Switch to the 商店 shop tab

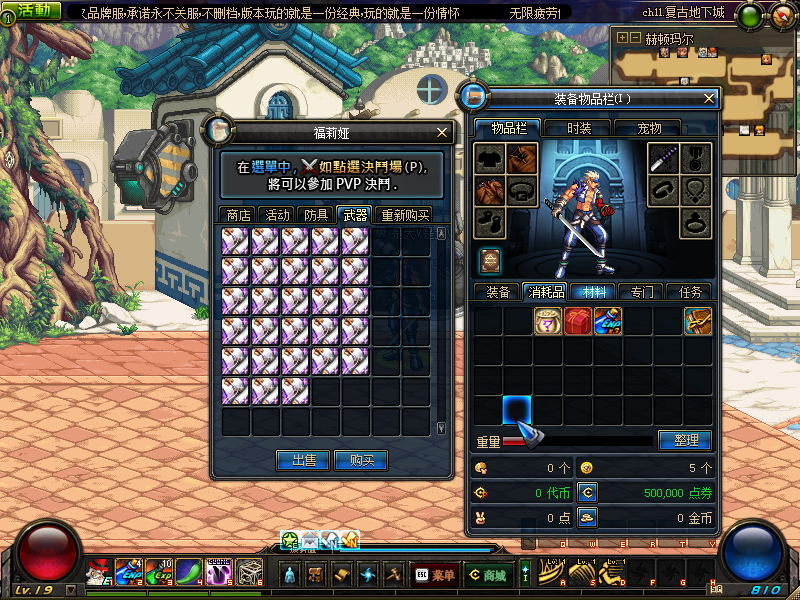tap(238, 215)
